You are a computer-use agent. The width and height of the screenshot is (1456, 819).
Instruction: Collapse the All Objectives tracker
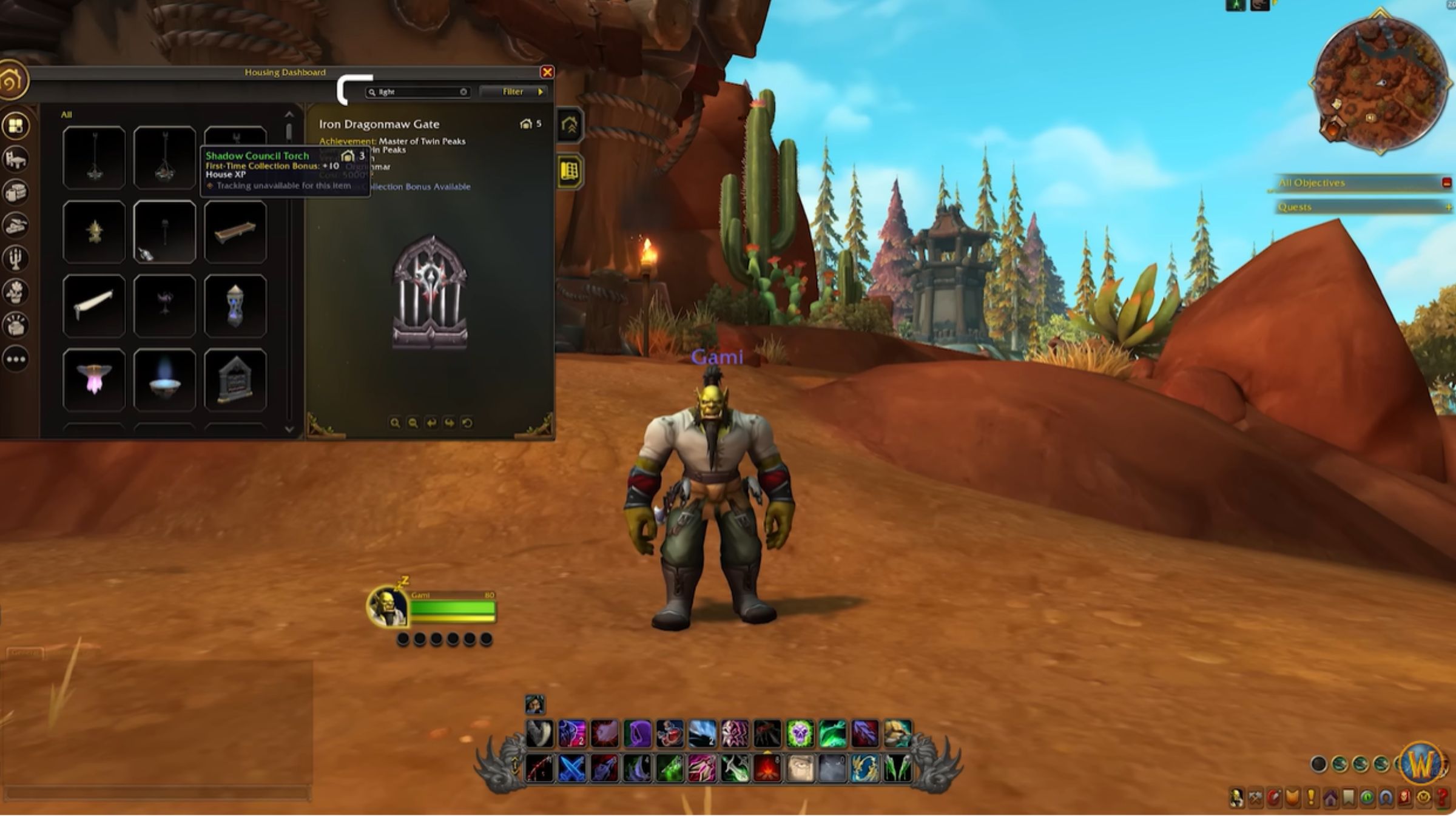[1446, 183]
